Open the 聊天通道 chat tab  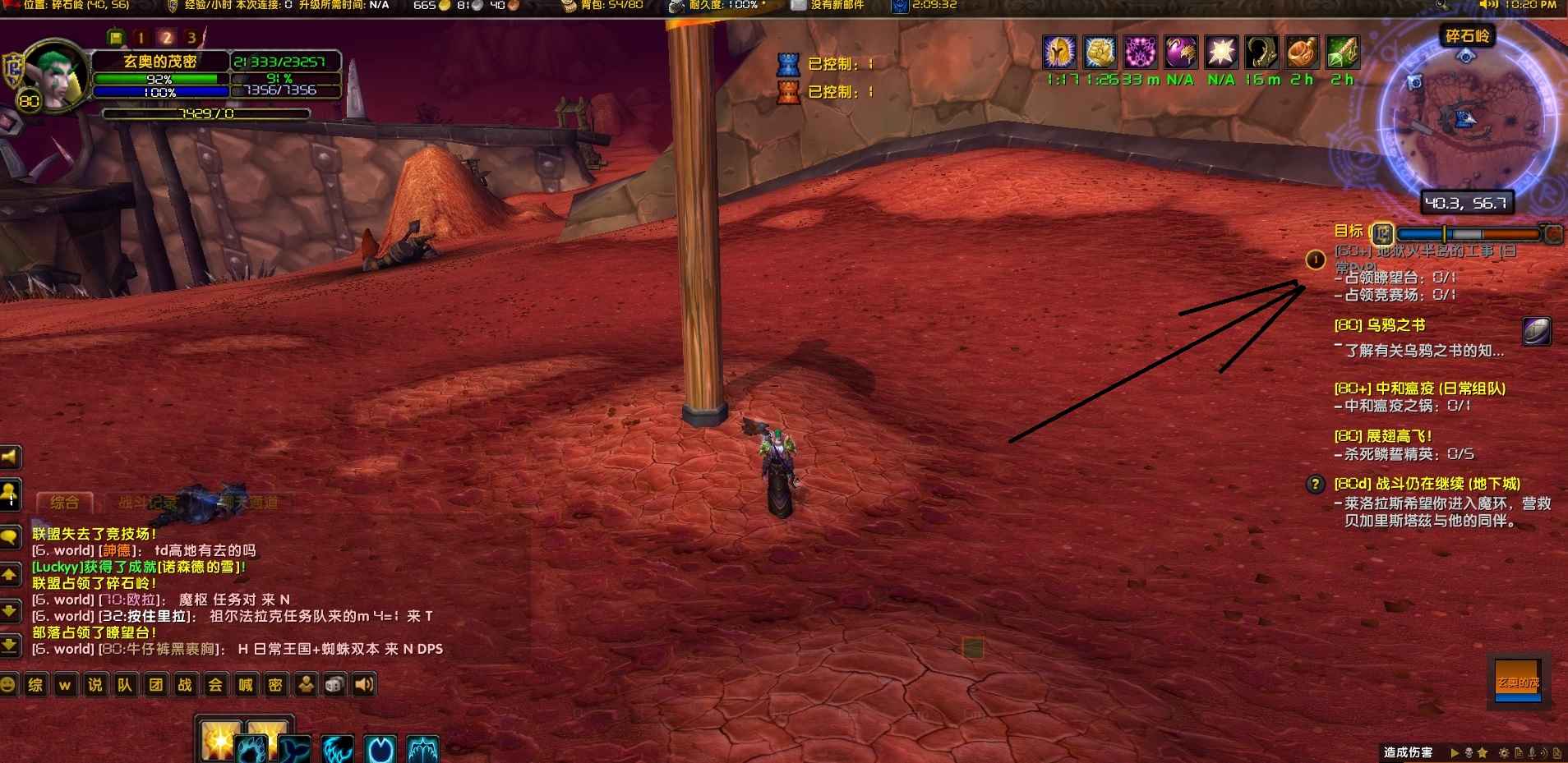point(249,503)
